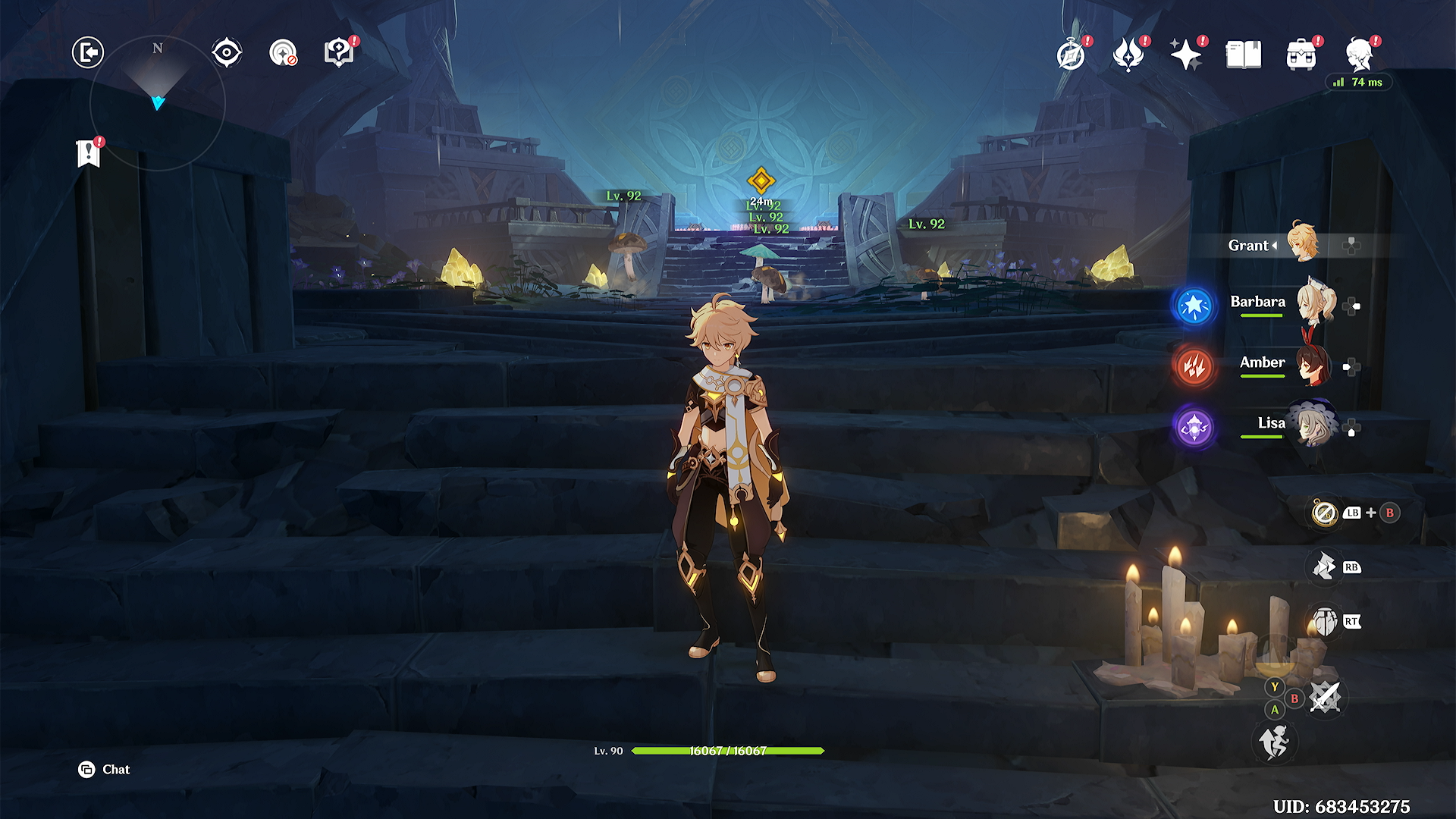
Task: Activate Amber's red elemental burst icon
Action: [1194, 367]
